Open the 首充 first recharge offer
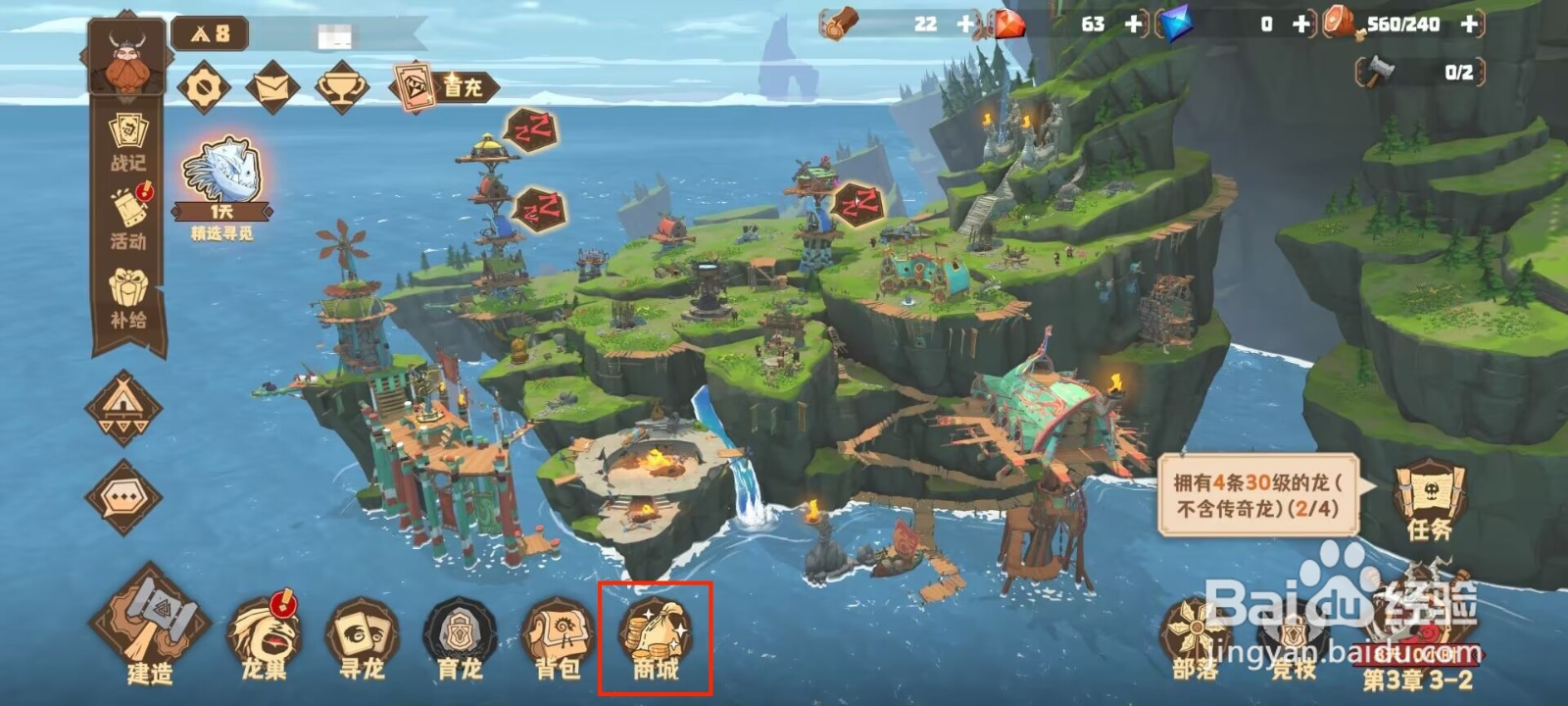1568x706 pixels. [x=443, y=87]
